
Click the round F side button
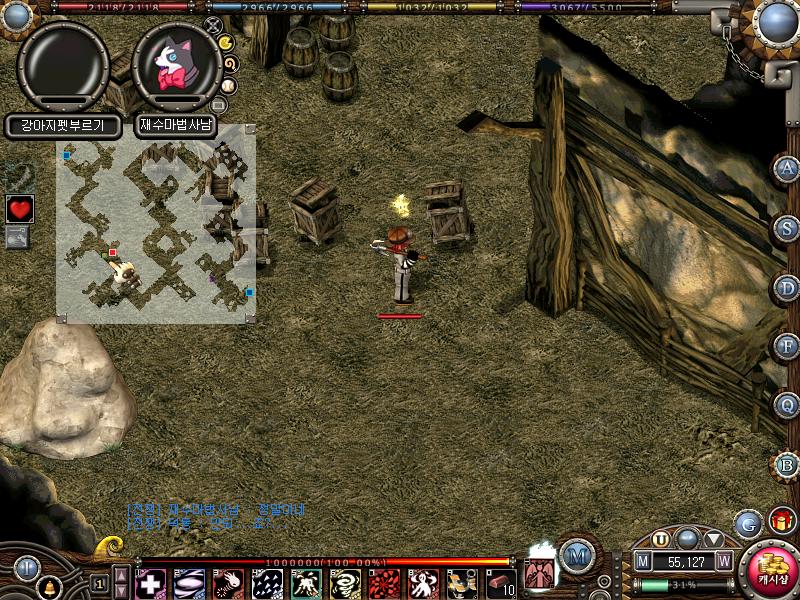coord(786,346)
